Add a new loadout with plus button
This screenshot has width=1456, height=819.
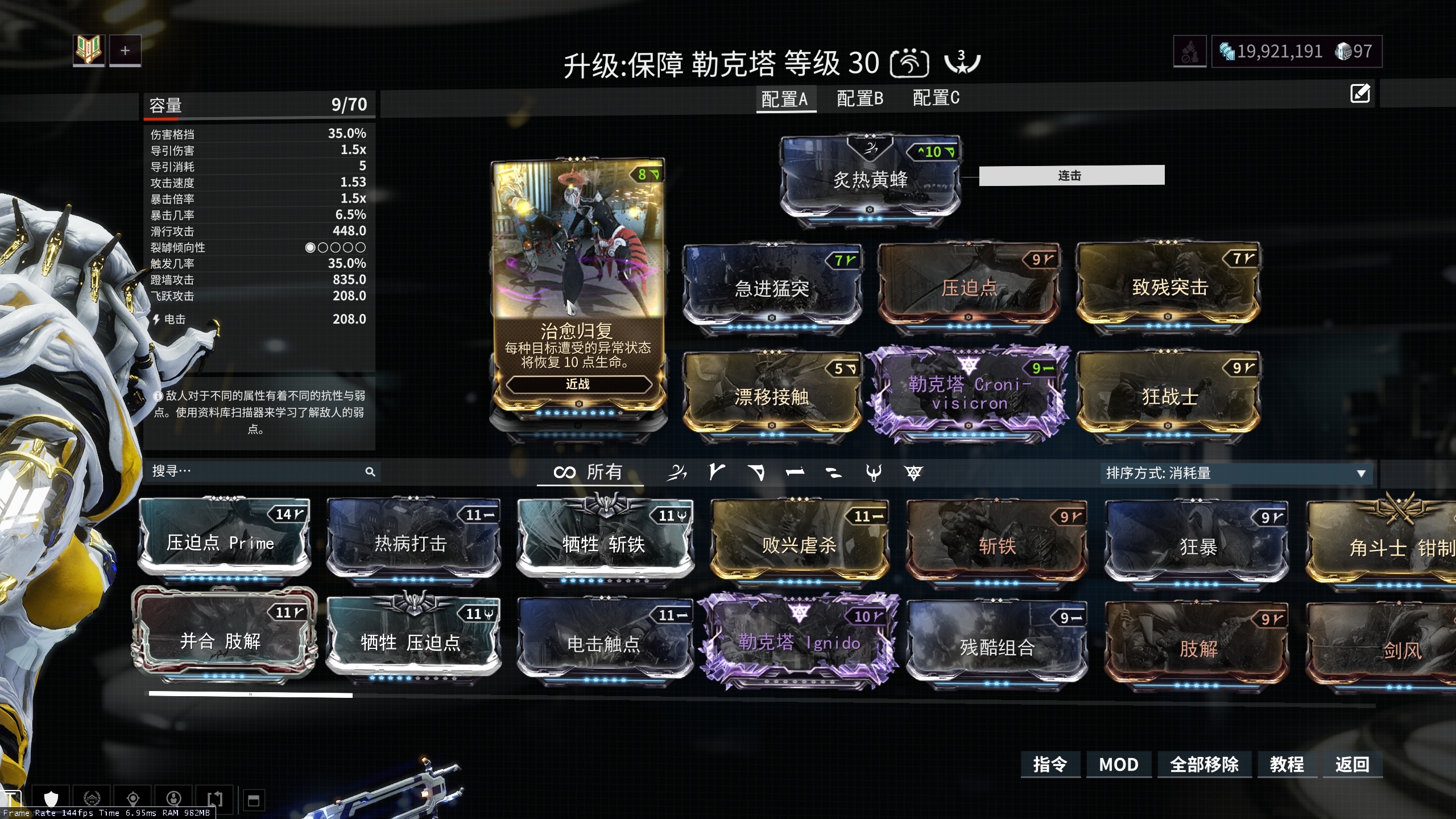(125, 51)
